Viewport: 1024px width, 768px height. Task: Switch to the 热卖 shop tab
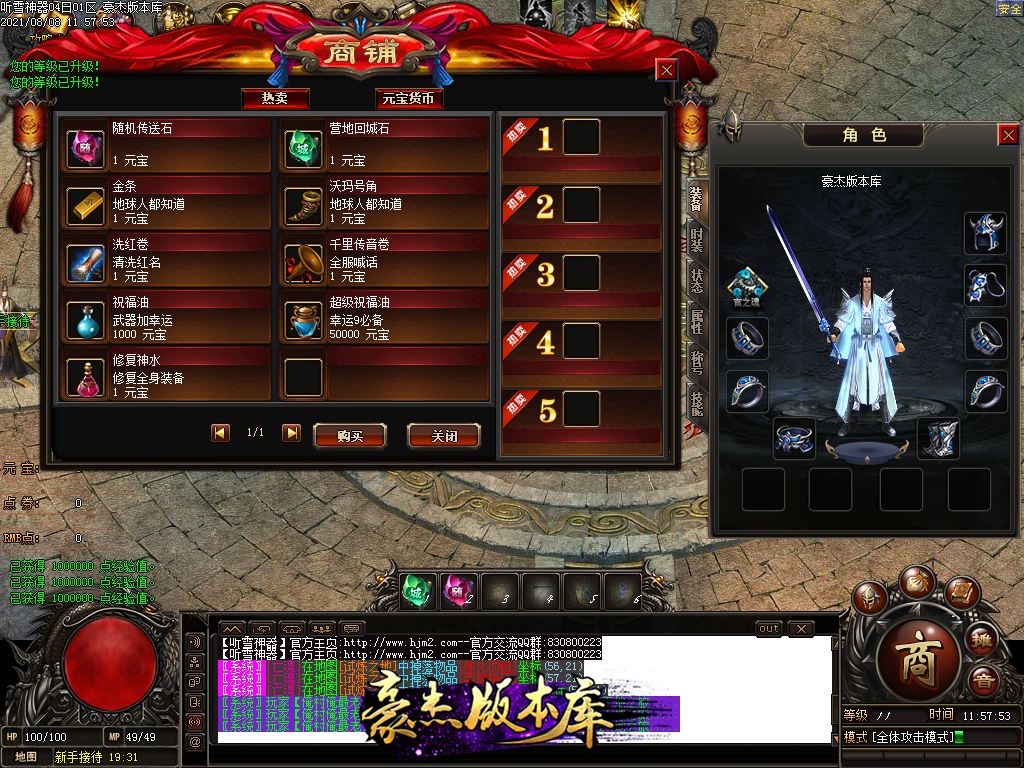275,98
